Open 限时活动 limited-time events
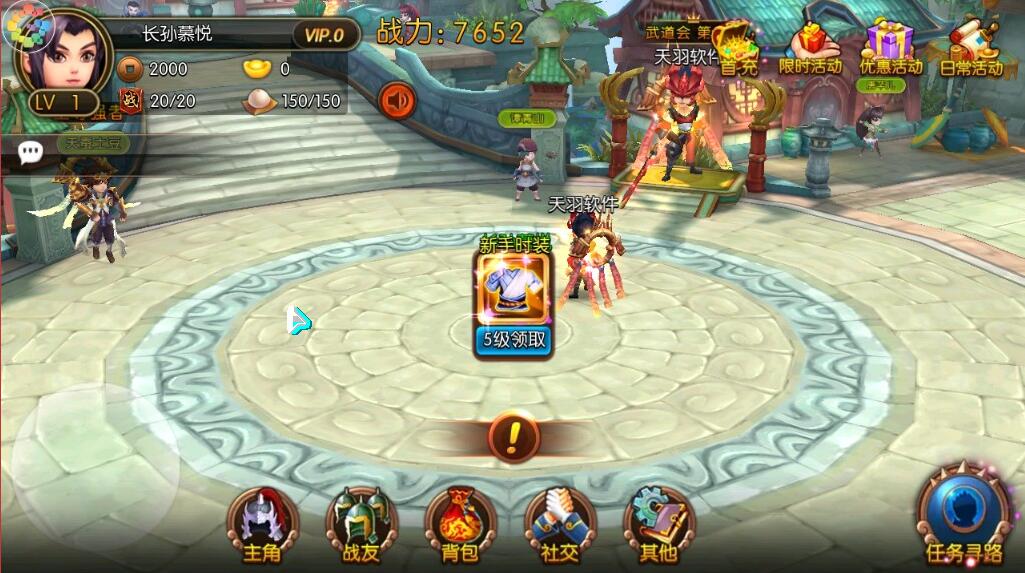 click(x=811, y=48)
